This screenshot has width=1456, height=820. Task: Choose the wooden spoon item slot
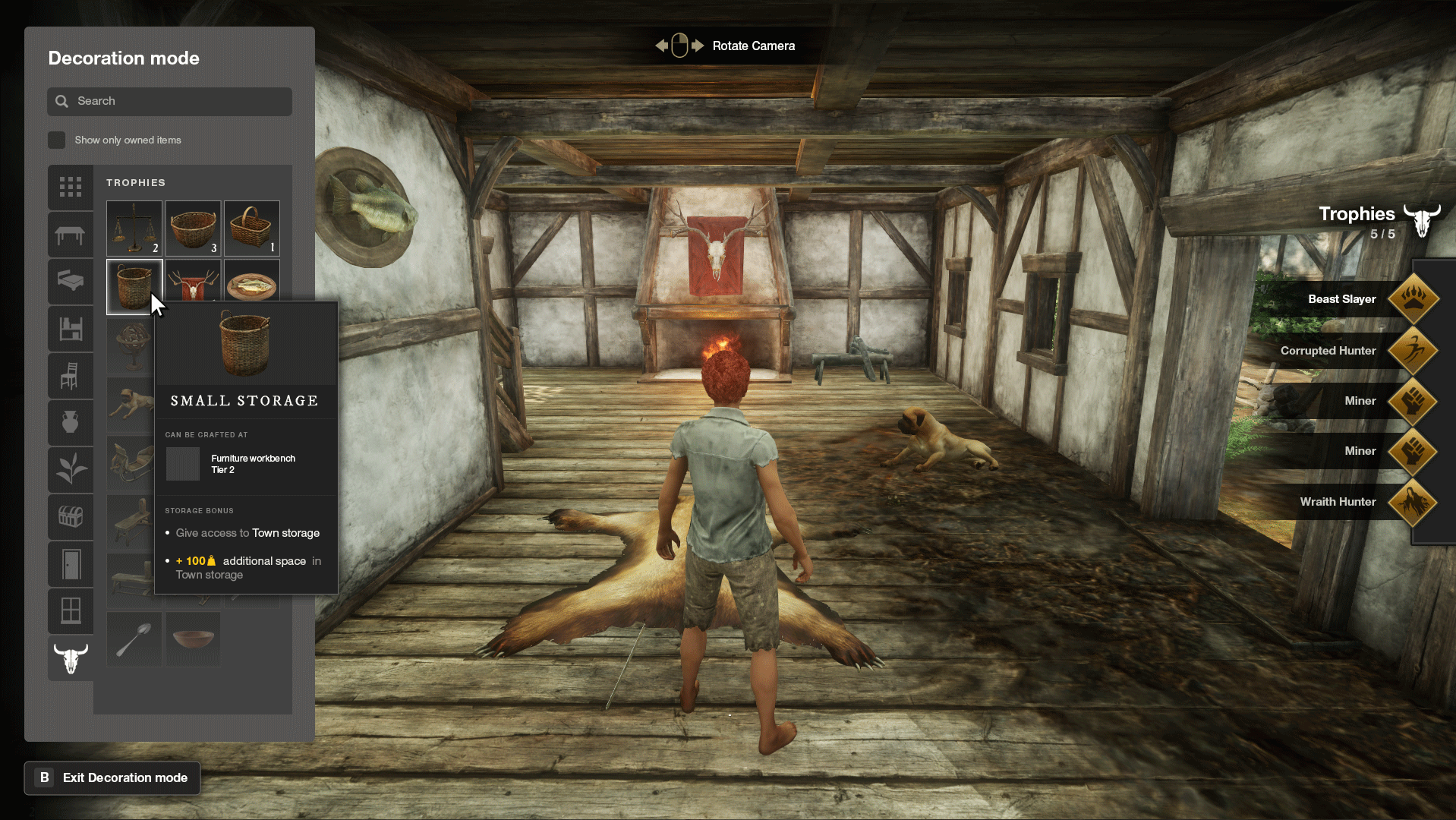[x=134, y=639]
